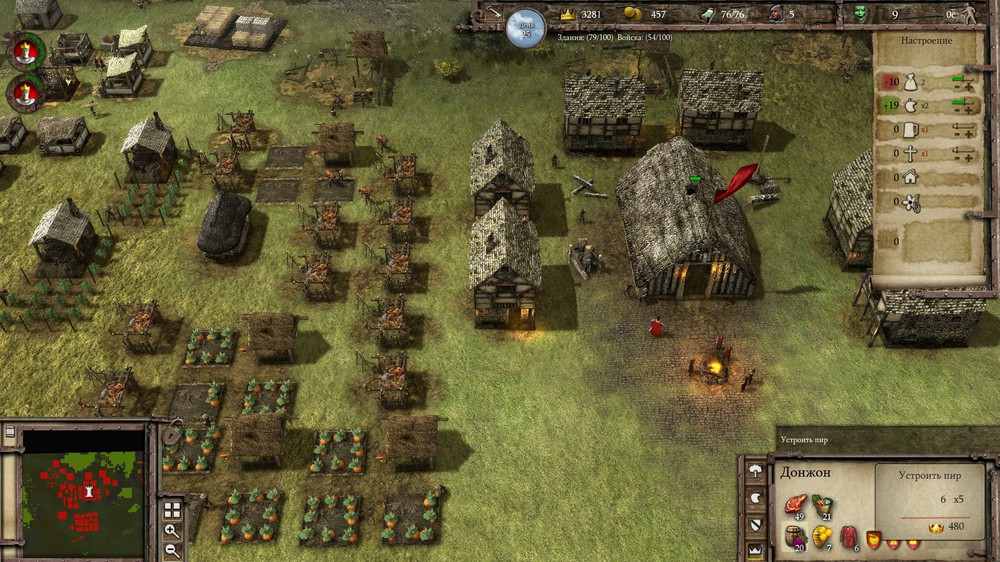The height and width of the screenshot is (562, 1000).
Task: Open the tree tab of the keep panel
Action: coord(755,472)
